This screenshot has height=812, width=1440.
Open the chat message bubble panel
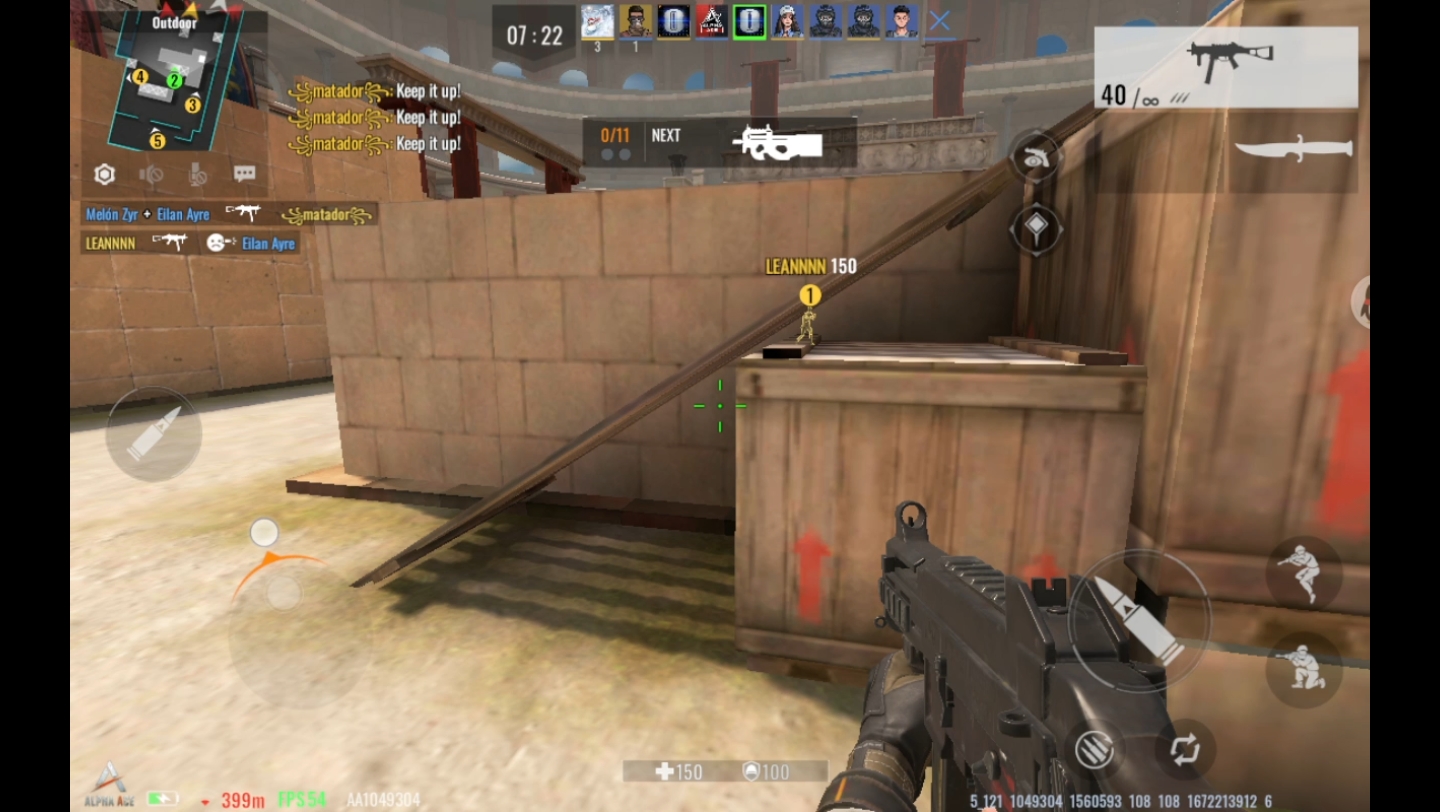tap(243, 173)
